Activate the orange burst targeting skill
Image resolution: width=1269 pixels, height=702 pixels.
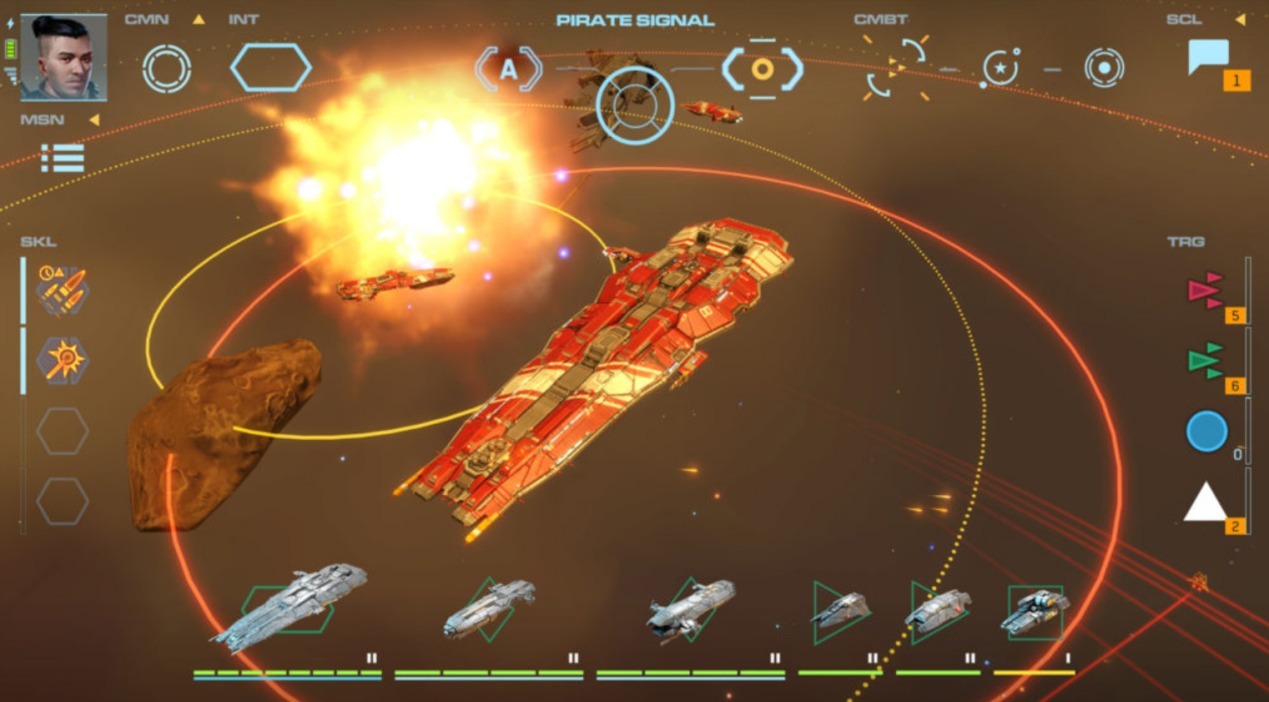click(62, 360)
